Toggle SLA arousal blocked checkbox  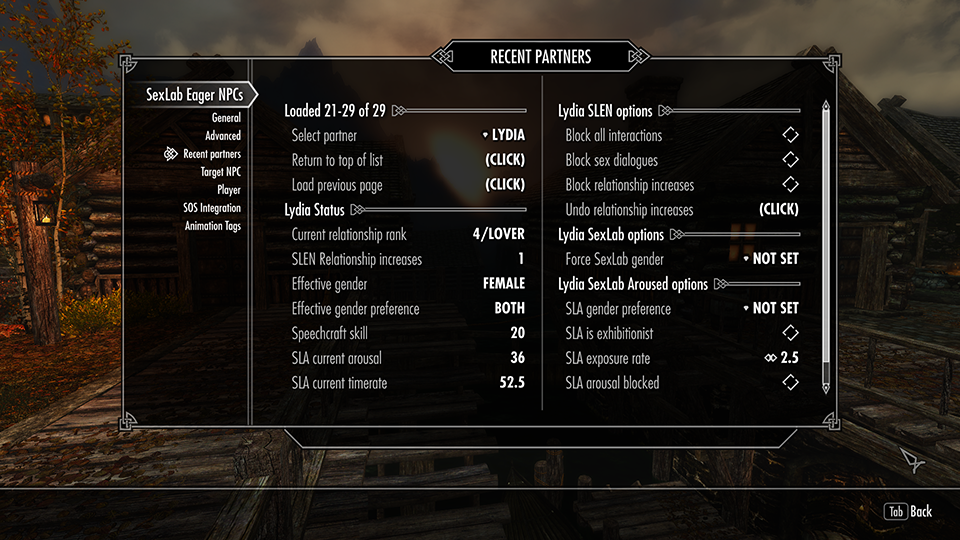[790, 383]
